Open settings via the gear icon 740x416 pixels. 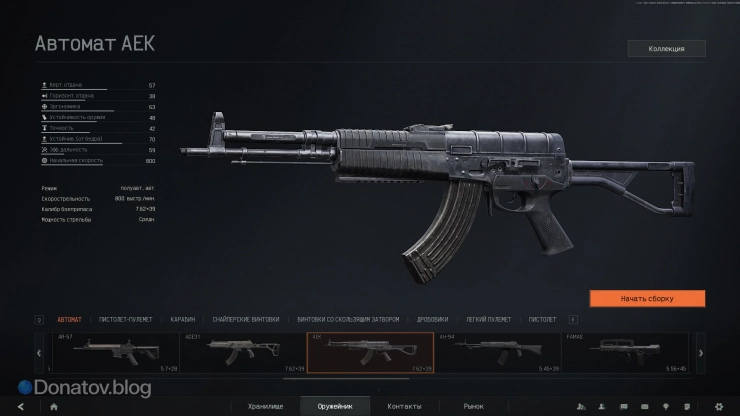tap(719, 407)
